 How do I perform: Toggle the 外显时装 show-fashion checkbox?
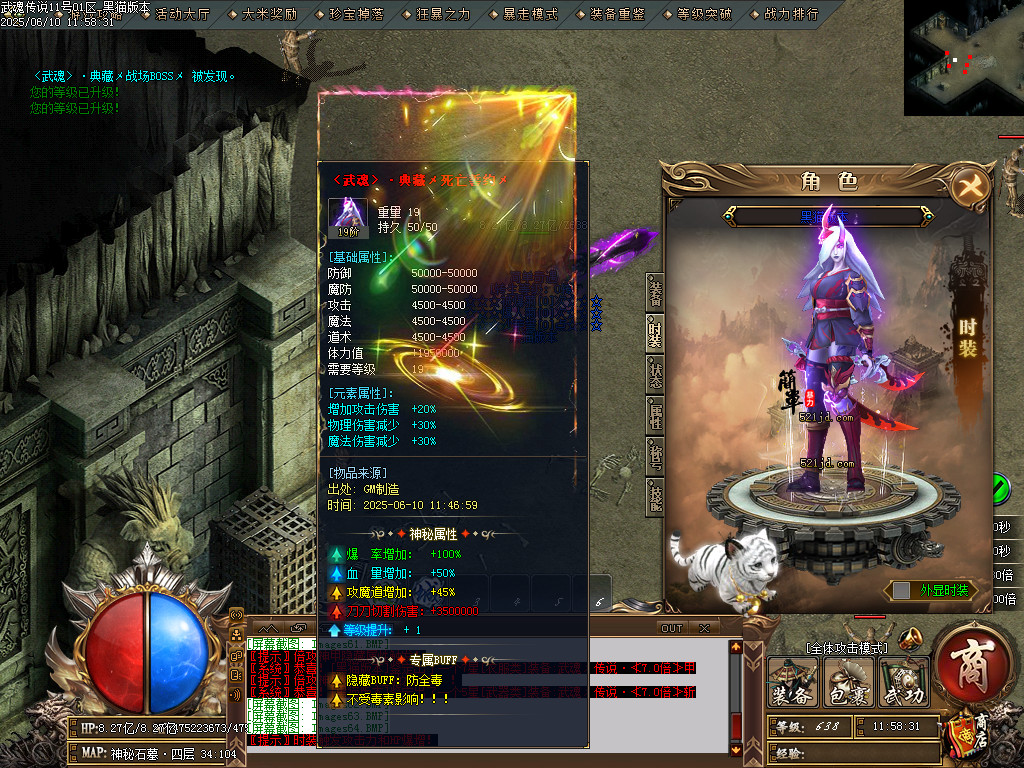tap(901, 591)
